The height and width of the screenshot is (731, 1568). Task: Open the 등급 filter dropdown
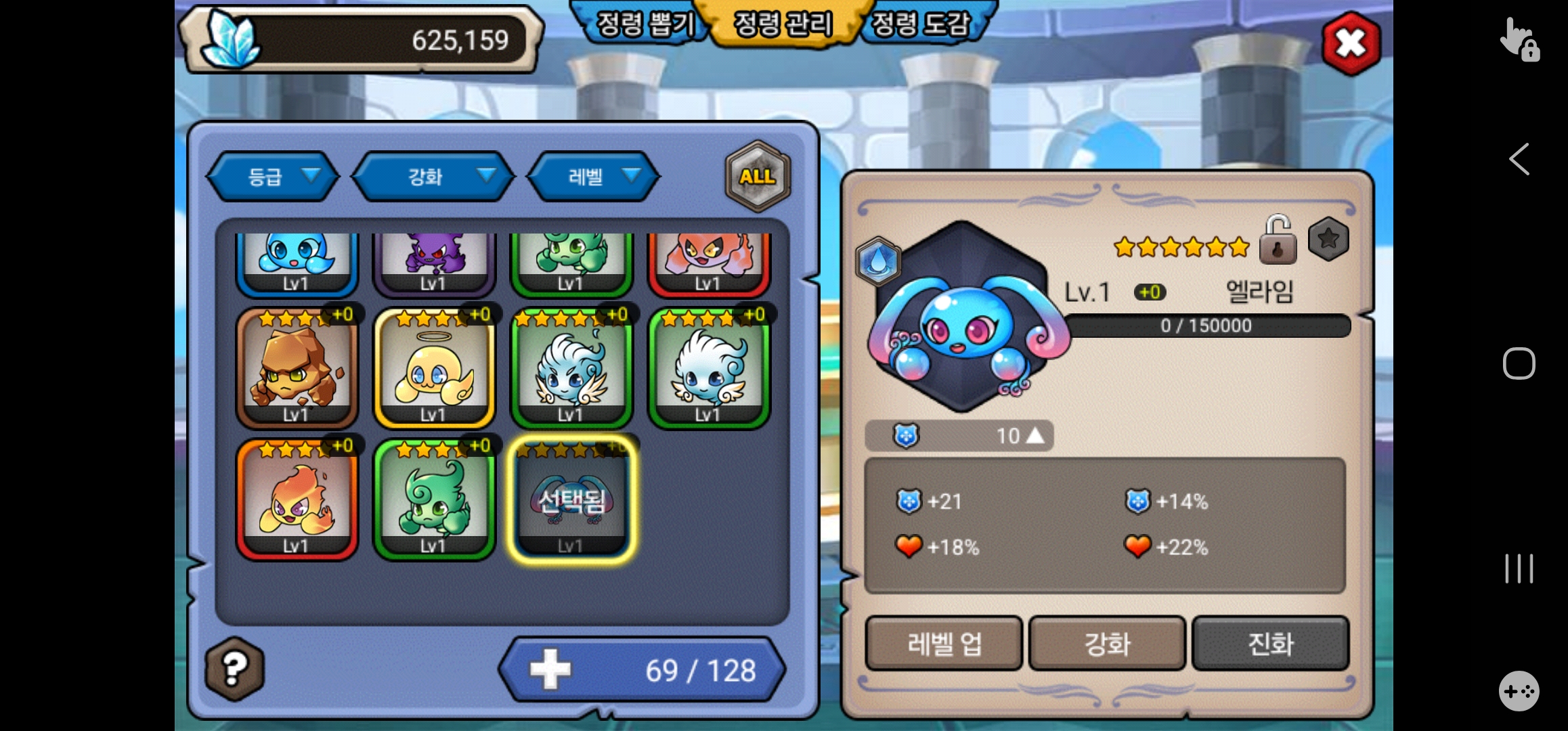tap(273, 177)
